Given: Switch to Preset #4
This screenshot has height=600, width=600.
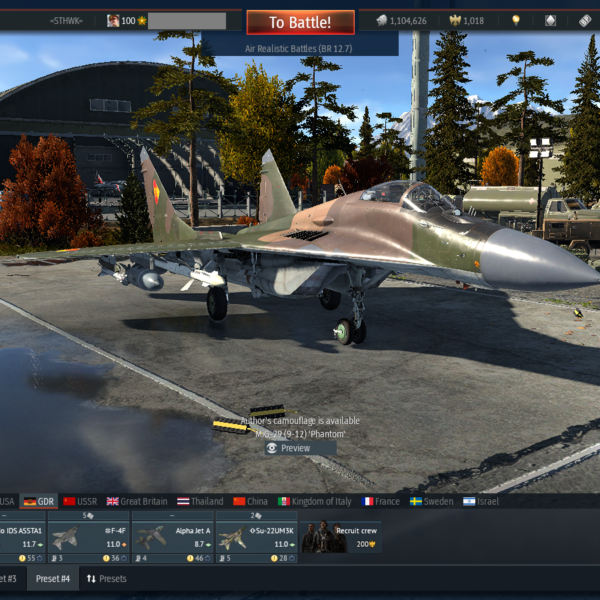Looking at the screenshot, I should pyautogui.click(x=52, y=579).
